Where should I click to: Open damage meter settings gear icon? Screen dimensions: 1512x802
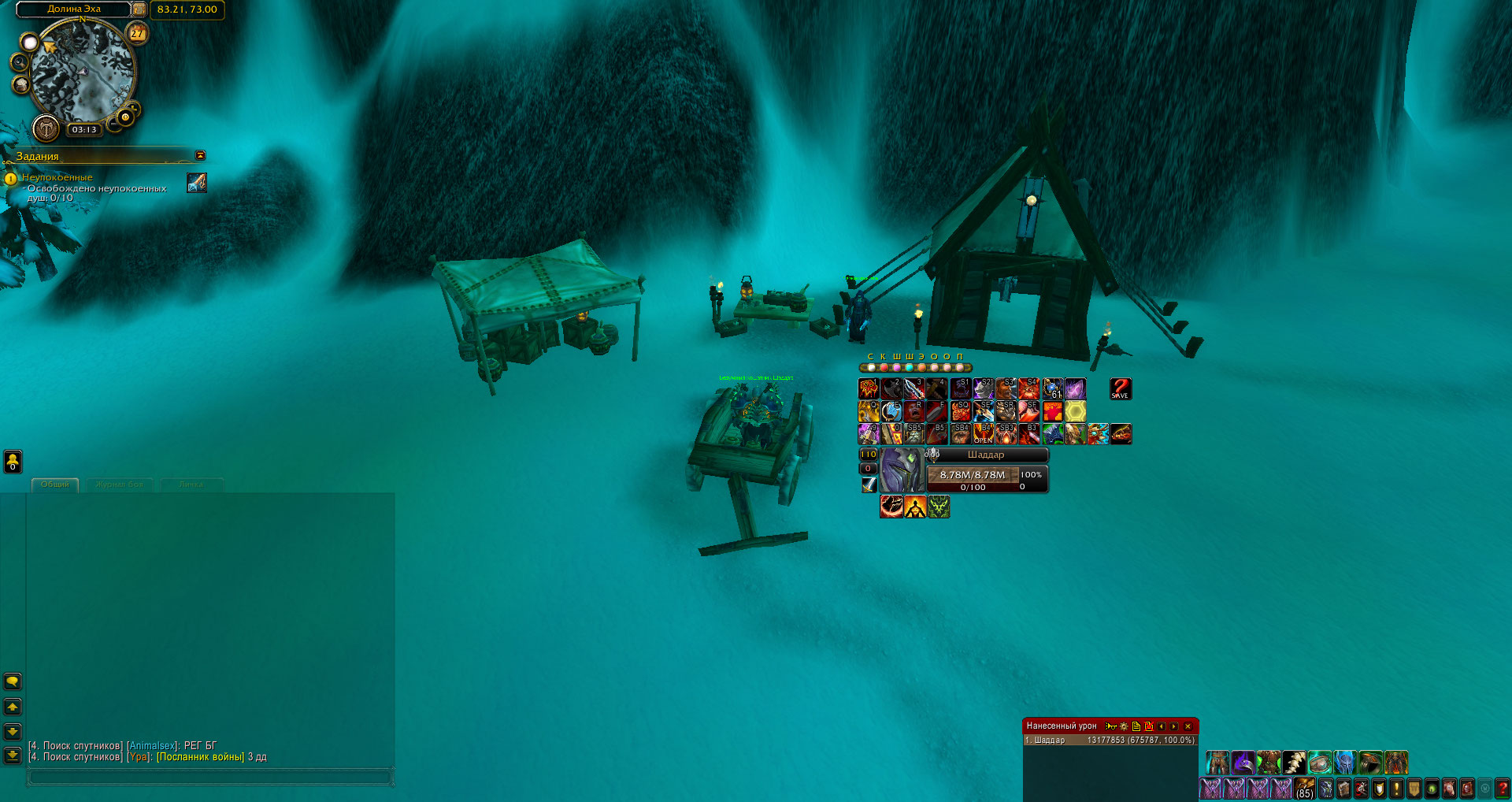[1124, 726]
